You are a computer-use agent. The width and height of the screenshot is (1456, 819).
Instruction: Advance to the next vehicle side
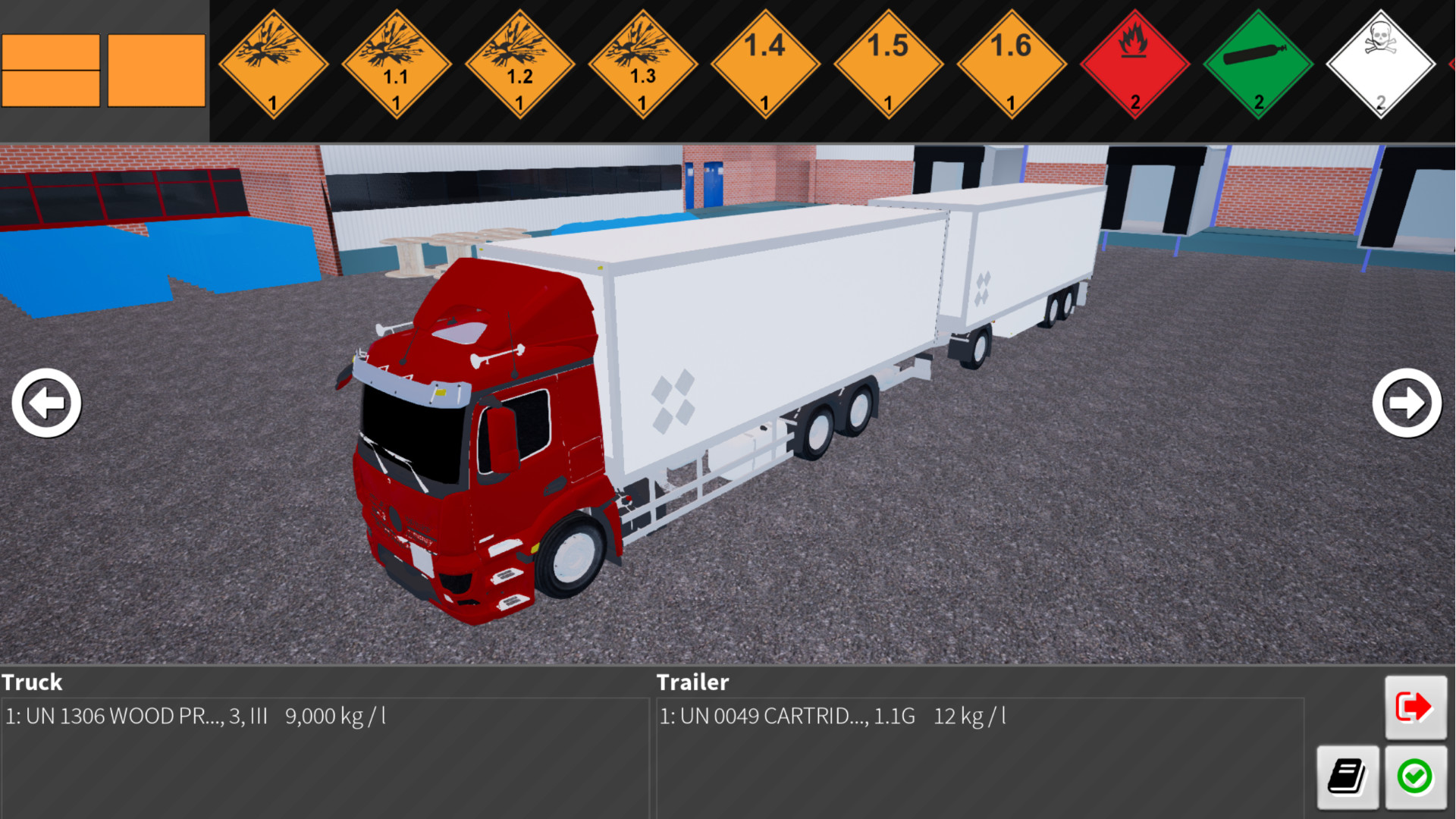point(1407,404)
